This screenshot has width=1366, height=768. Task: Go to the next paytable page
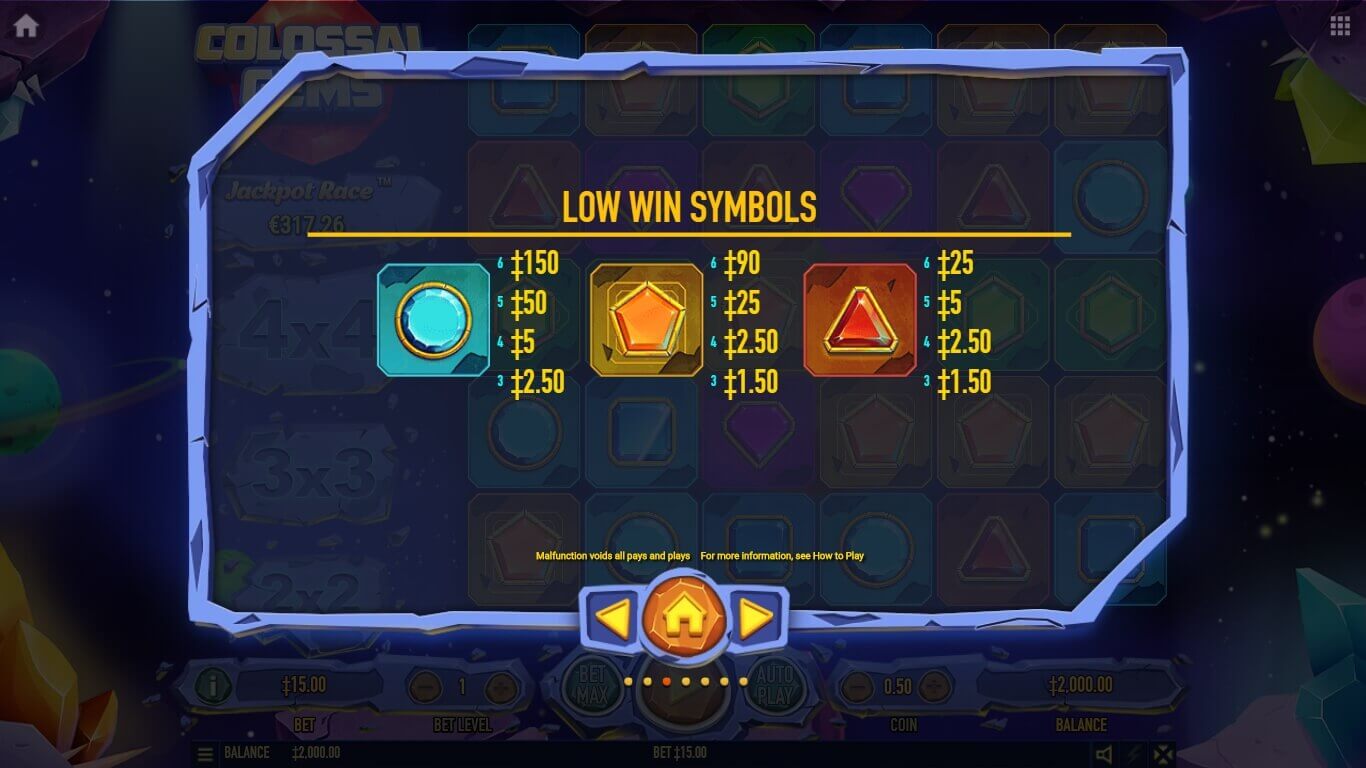[x=757, y=619]
